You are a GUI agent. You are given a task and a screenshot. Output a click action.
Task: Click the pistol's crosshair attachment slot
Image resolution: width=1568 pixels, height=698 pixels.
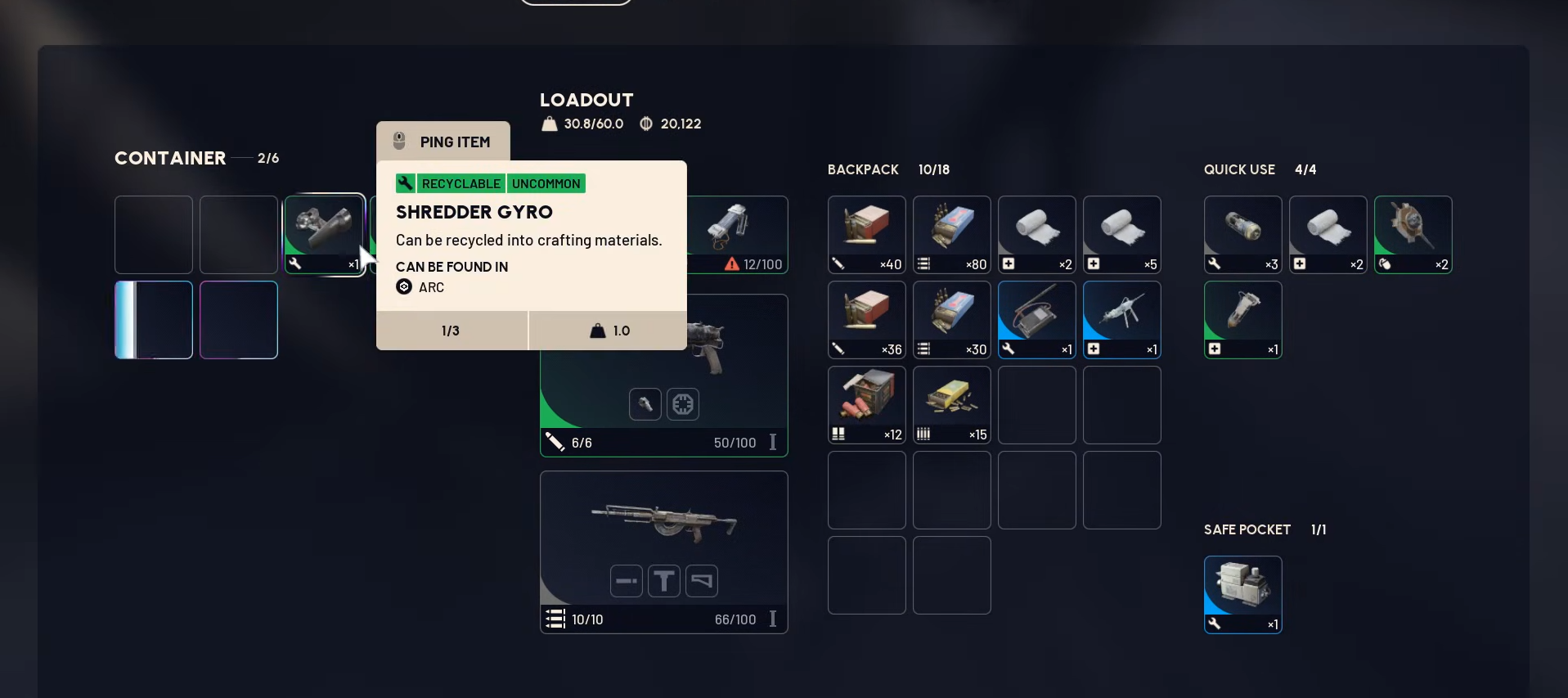coord(683,404)
